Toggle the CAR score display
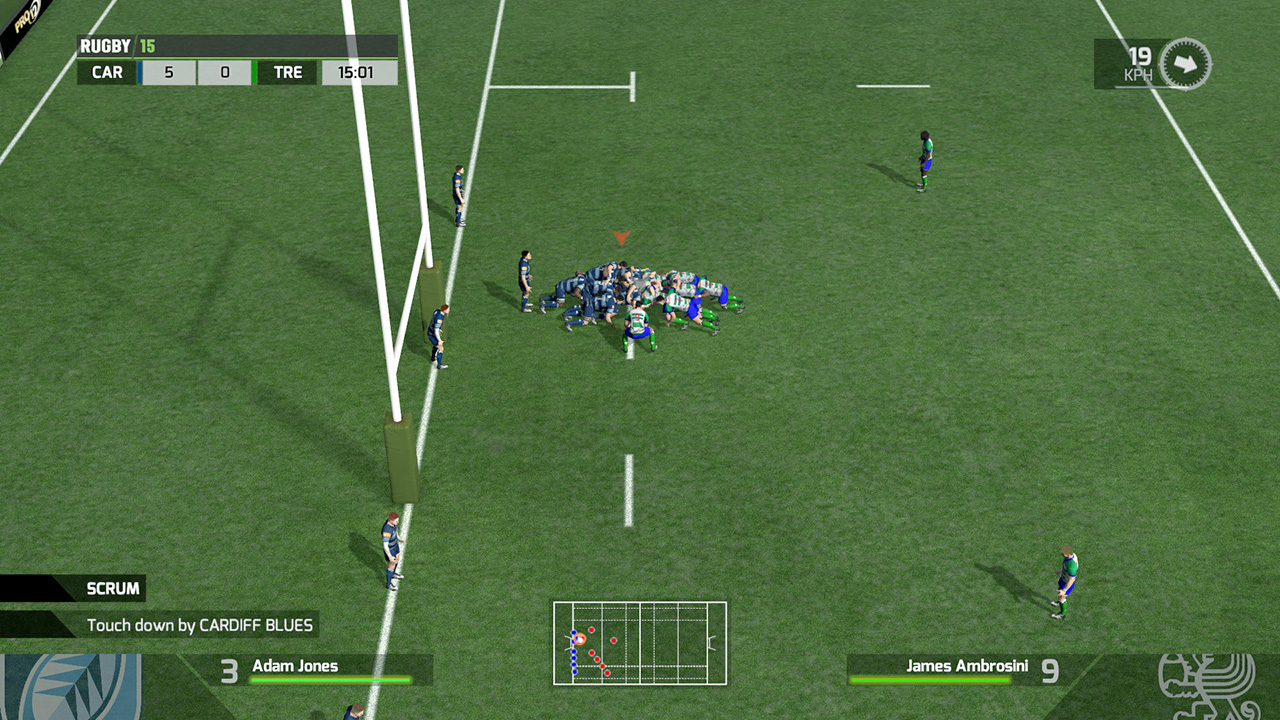 [x=168, y=72]
